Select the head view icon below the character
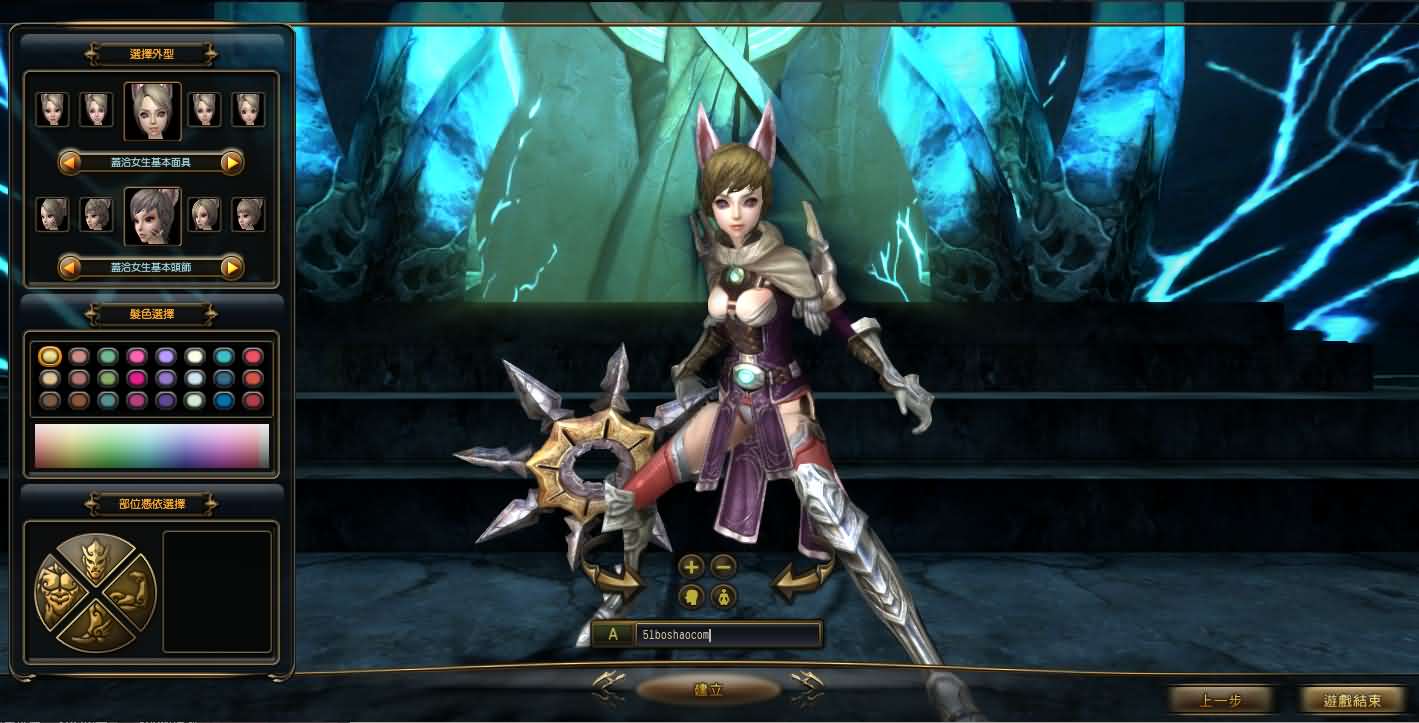The height and width of the screenshot is (723, 1419). click(x=691, y=597)
